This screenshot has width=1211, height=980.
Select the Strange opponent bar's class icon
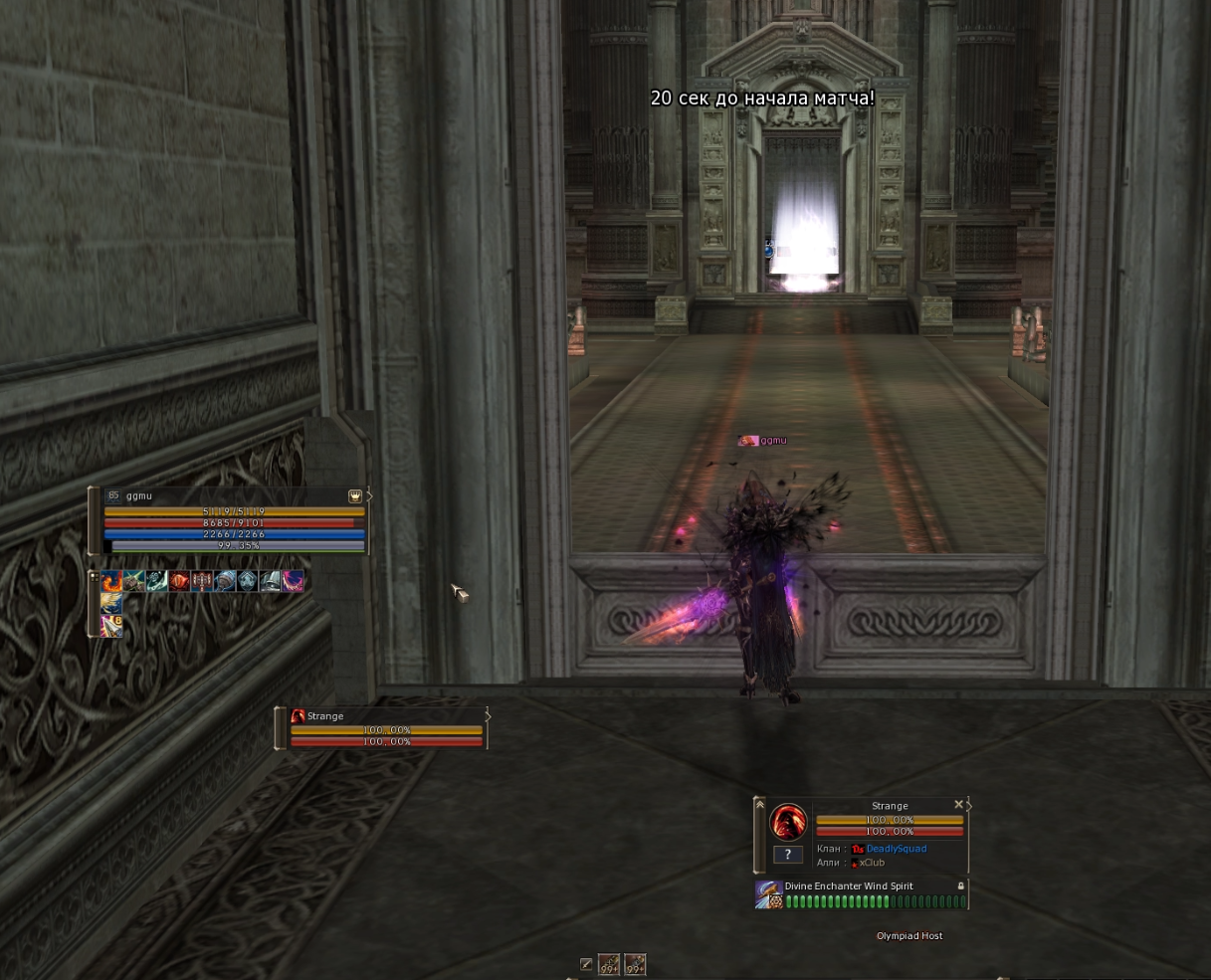click(298, 716)
